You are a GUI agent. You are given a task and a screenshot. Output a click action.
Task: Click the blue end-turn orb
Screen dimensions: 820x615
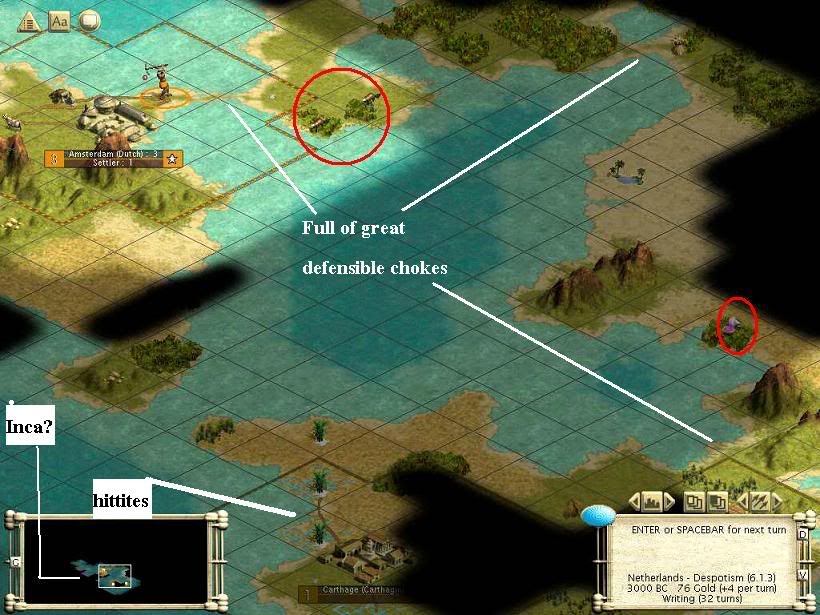598,516
